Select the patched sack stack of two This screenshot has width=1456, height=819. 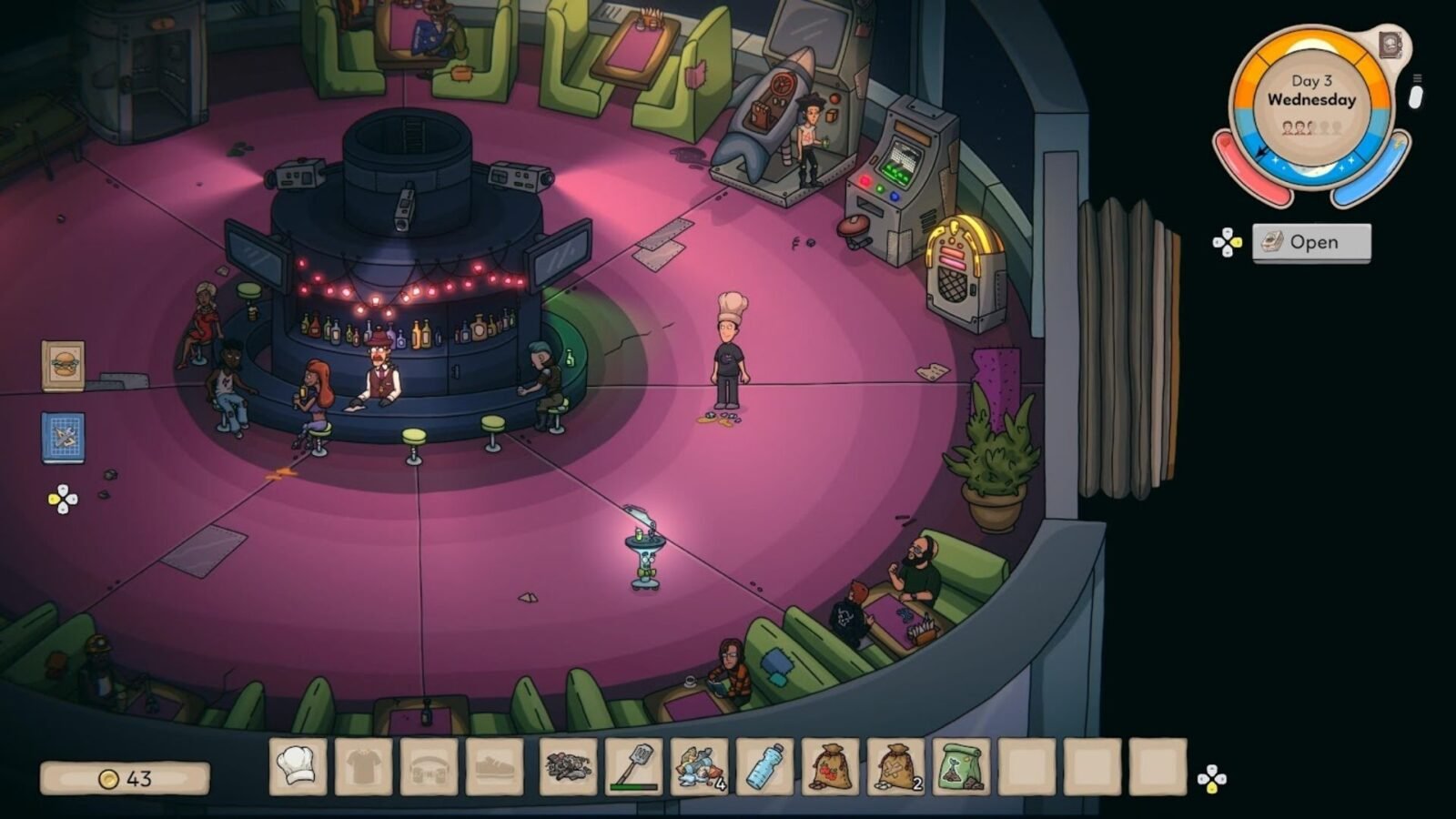pos(896,766)
